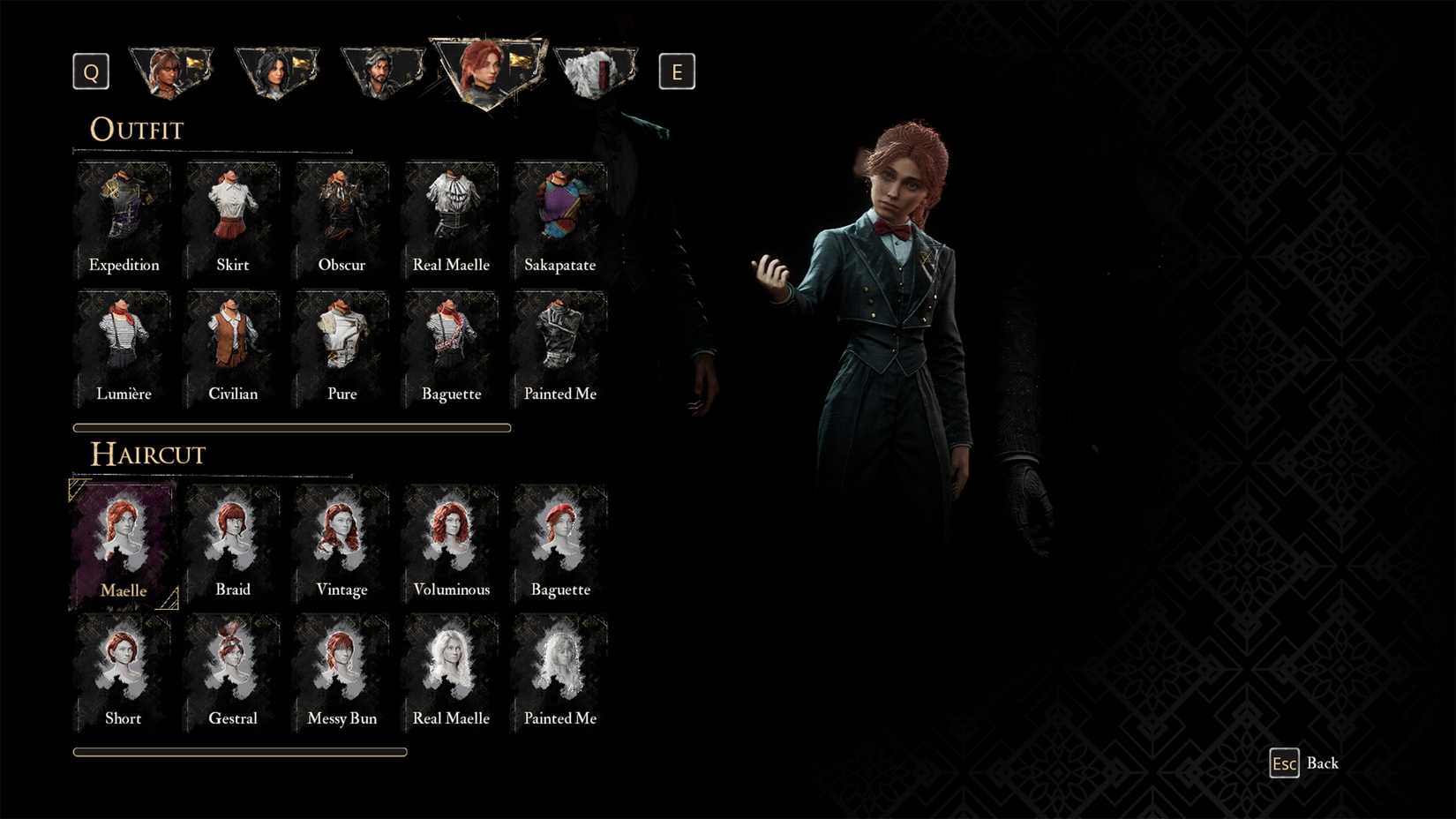The width and height of the screenshot is (1456, 819).
Task: Select the Braid haircut
Action: click(232, 538)
